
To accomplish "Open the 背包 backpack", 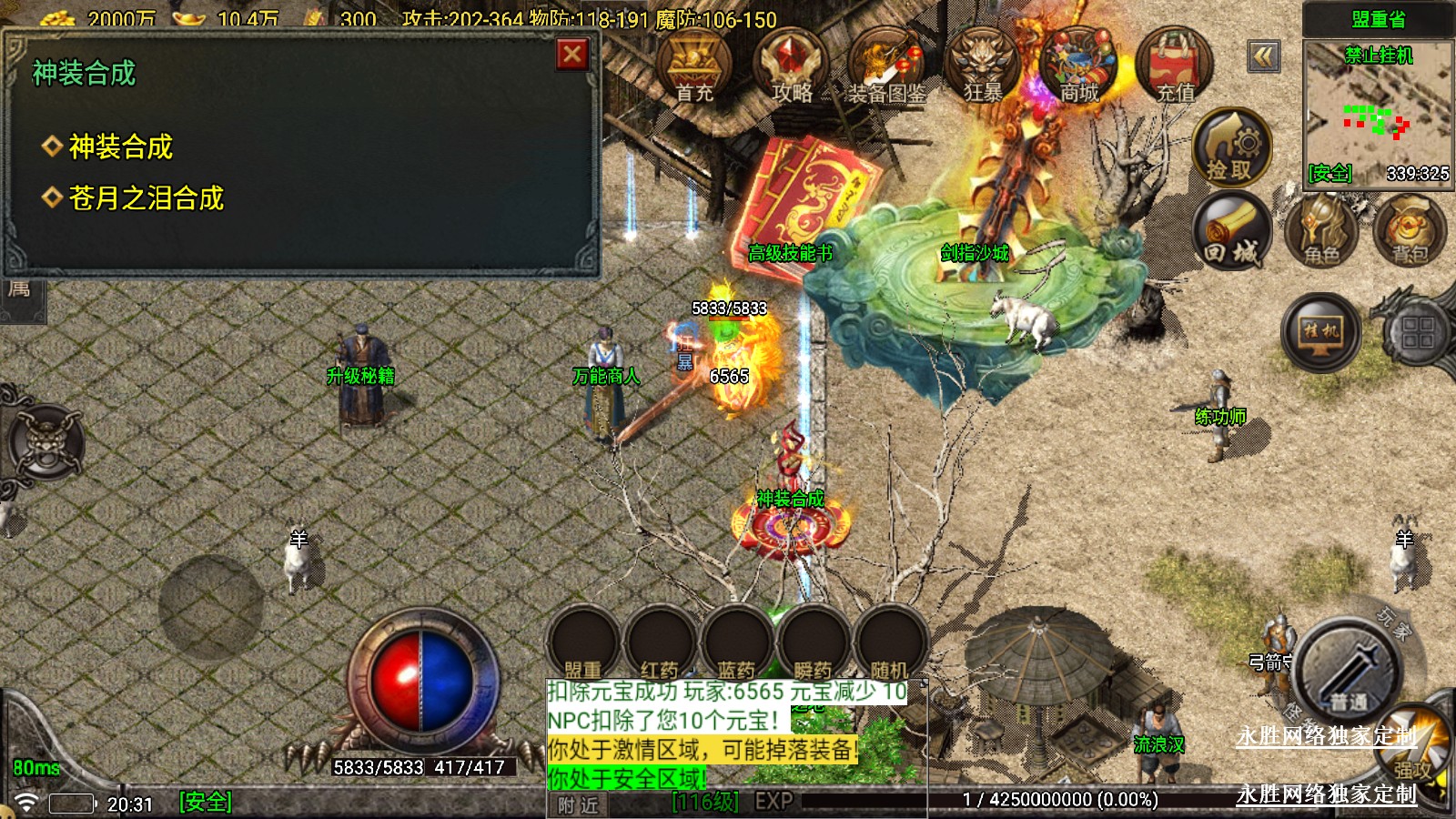I will [1410, 231].
